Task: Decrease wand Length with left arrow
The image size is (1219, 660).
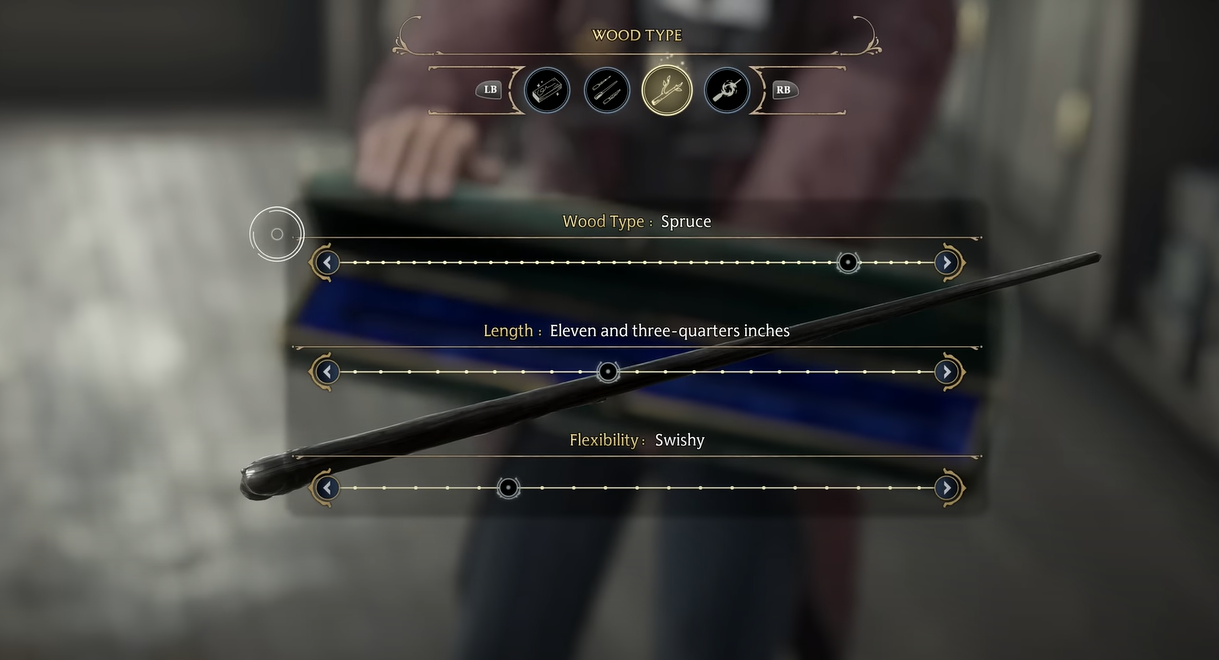Action: [326, 372]
